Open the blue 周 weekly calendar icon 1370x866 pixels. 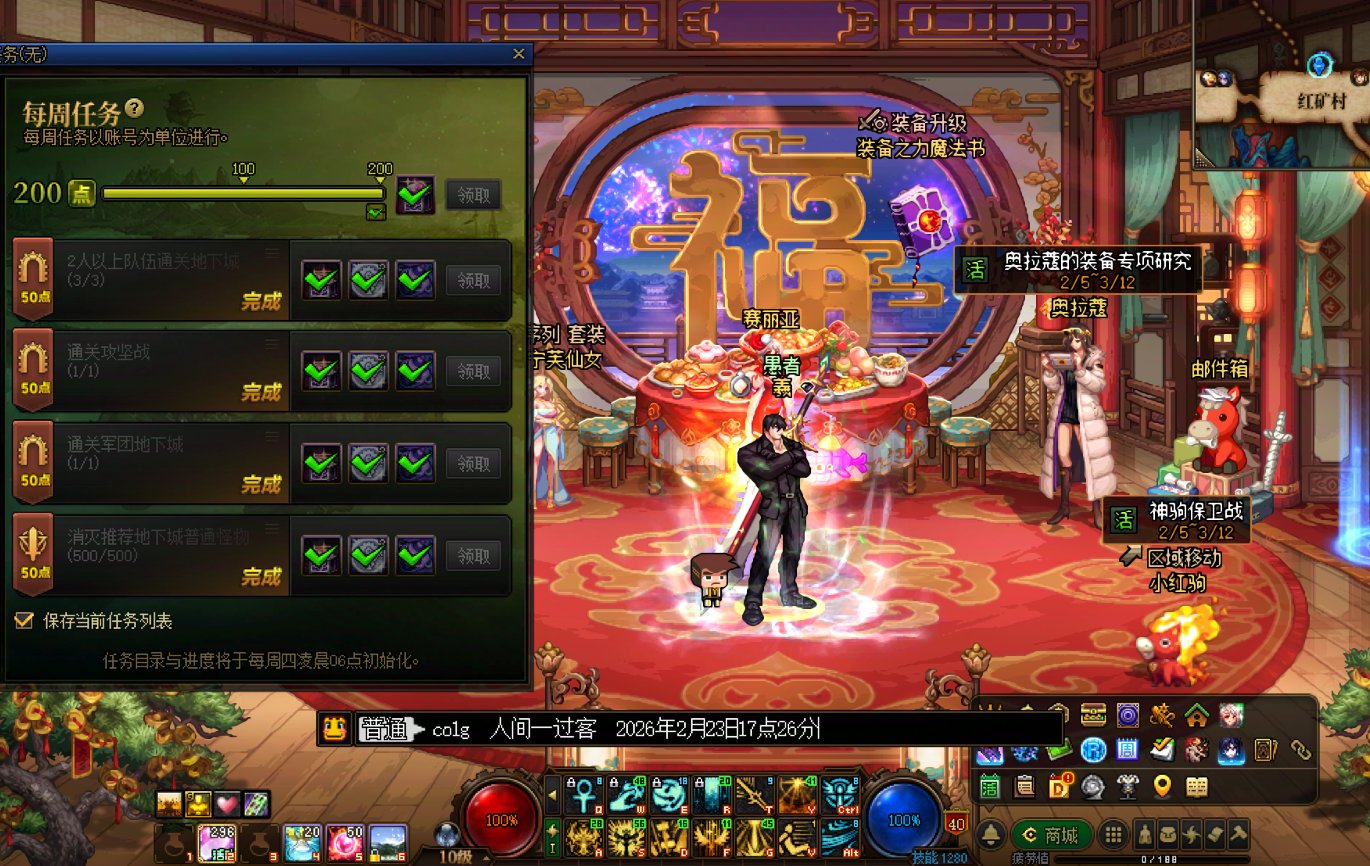[1127, 749]
